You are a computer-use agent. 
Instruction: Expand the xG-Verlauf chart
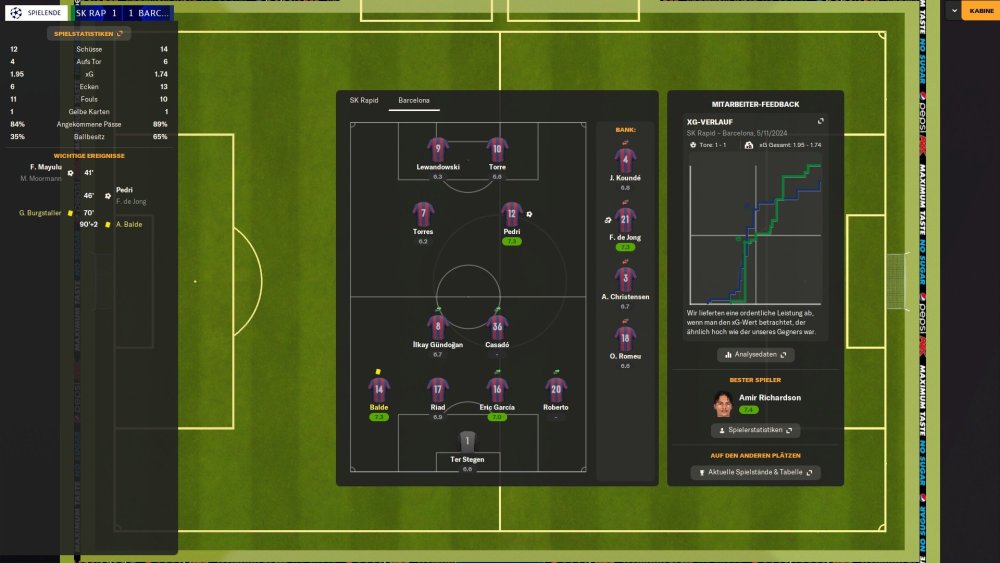coord(821,121)
